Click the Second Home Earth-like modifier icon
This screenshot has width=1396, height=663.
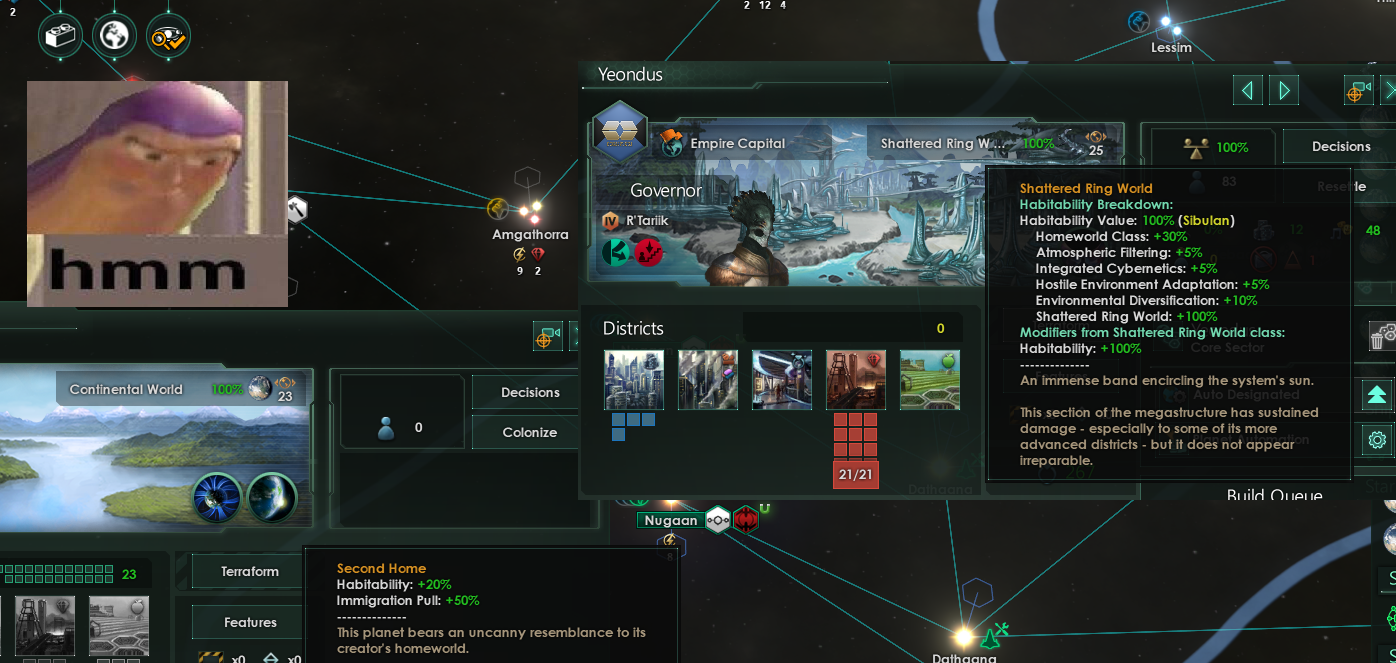click(x=272, y=498)
